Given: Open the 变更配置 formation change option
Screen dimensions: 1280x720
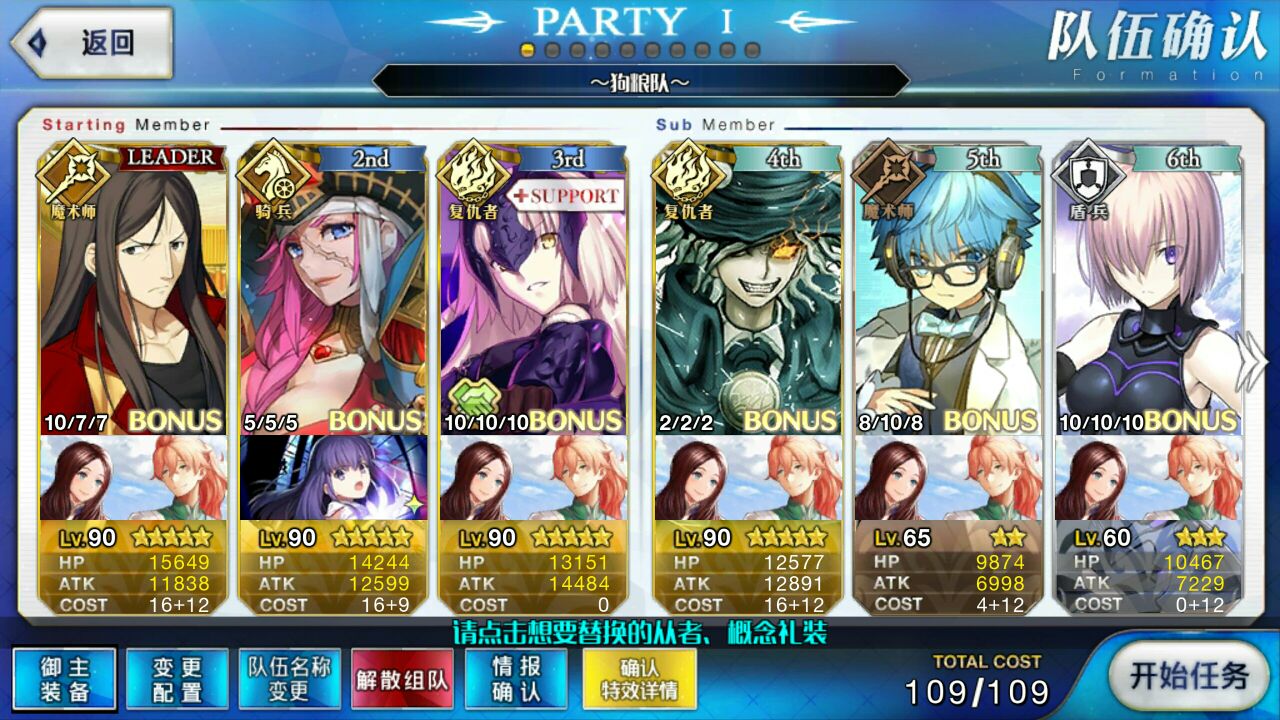Looking at the screenshot, I should tap(177, 680).
